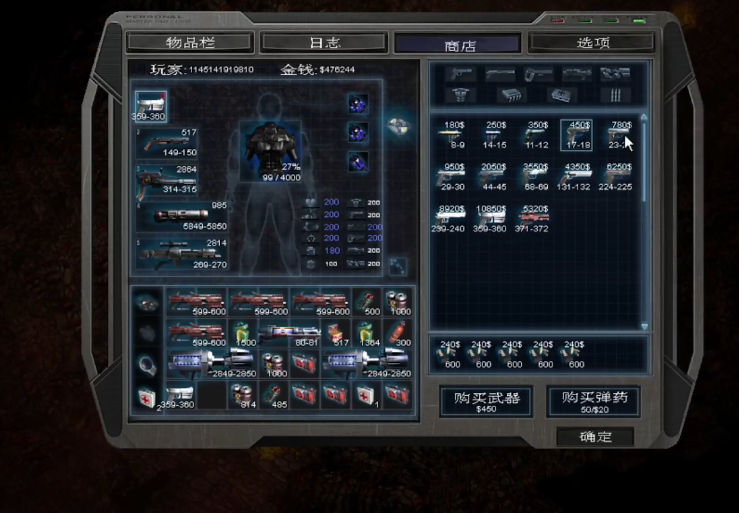Select inventory weapon with 80-81 damage

click(x=290, y=333)
